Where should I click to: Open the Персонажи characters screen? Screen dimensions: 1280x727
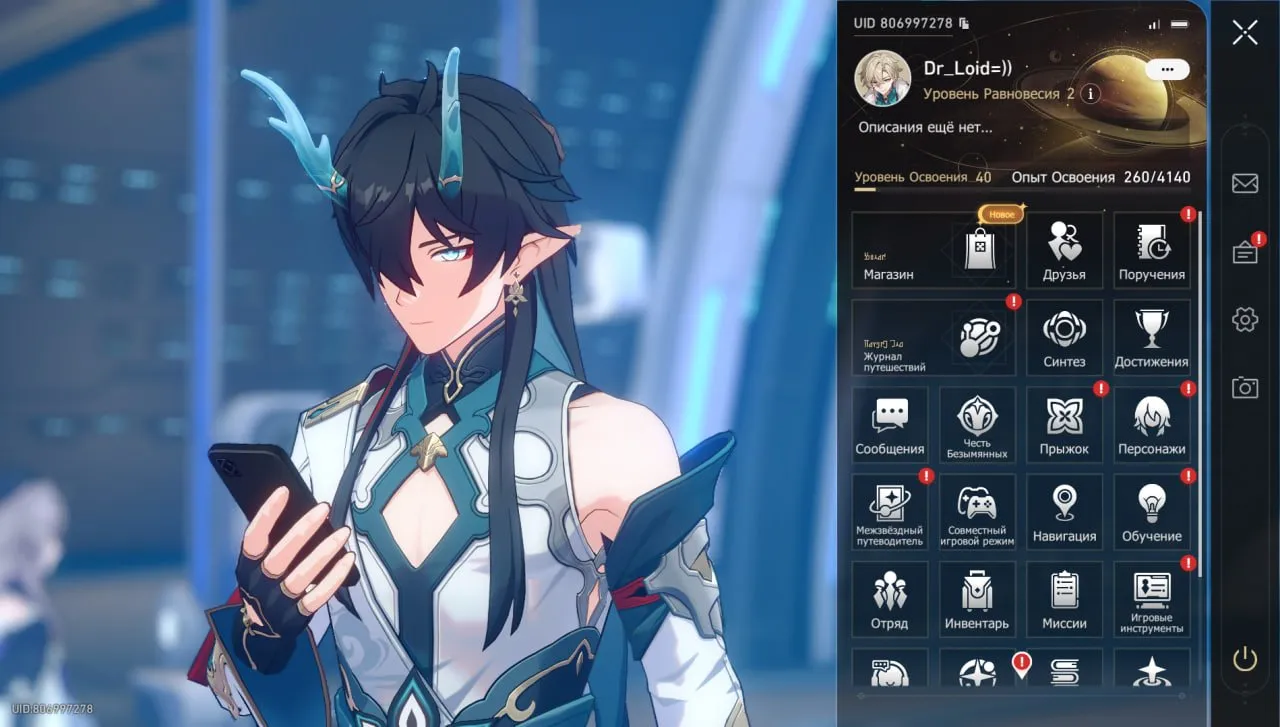(1152, 425)
